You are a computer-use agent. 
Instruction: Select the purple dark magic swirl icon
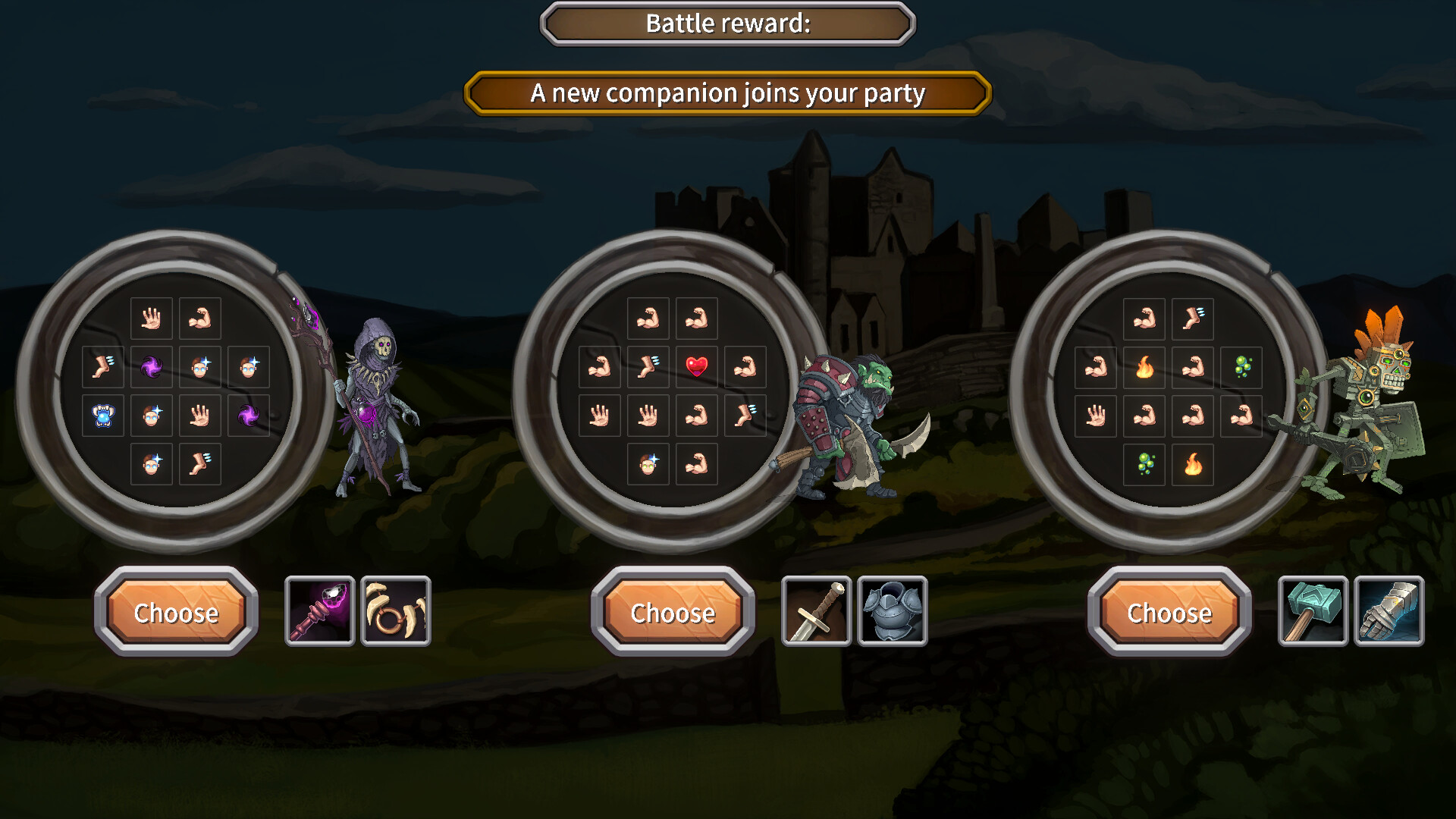point(152,367)
